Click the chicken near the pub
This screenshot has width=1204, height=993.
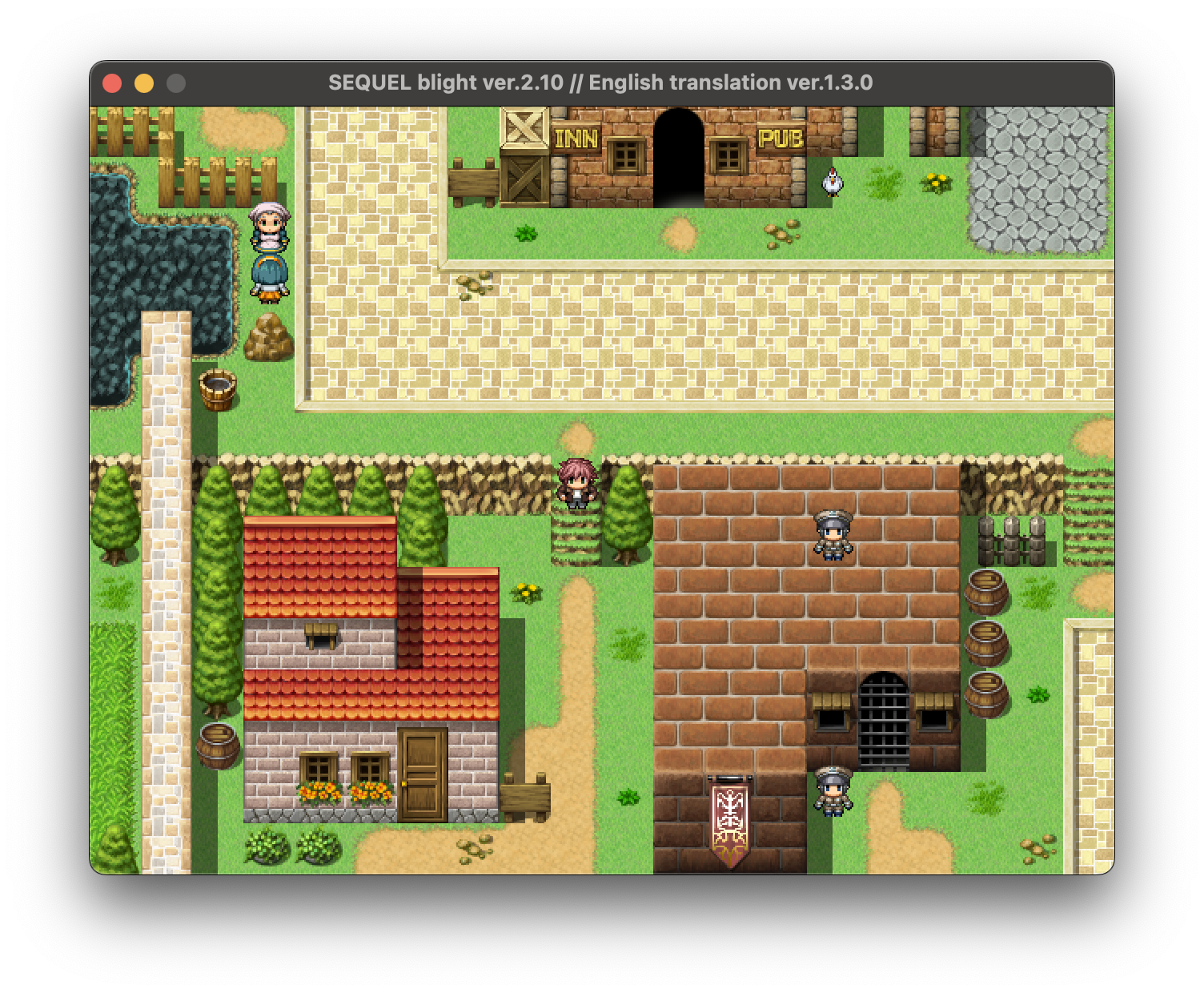pyautogui.click(x=833, y=183)
